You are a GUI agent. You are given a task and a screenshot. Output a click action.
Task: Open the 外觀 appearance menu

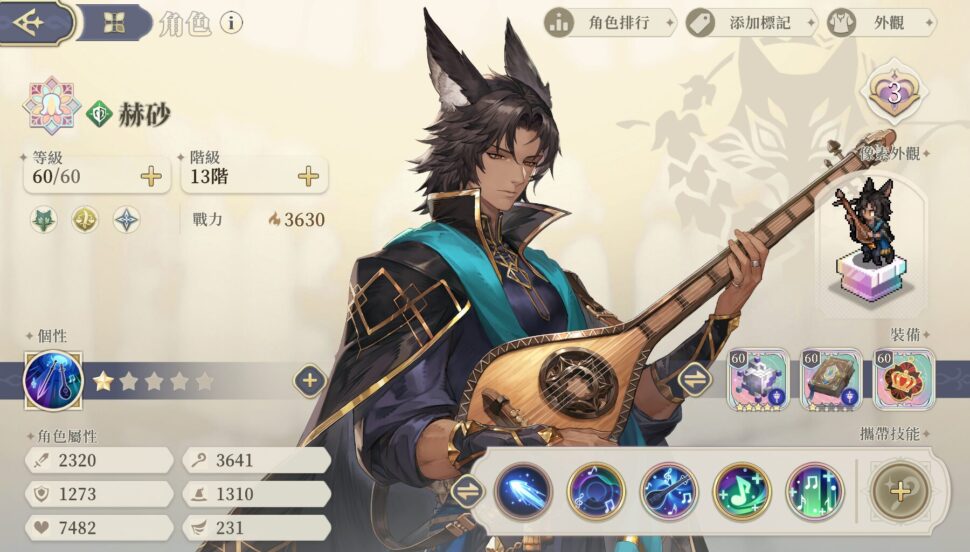coord(880,22)
